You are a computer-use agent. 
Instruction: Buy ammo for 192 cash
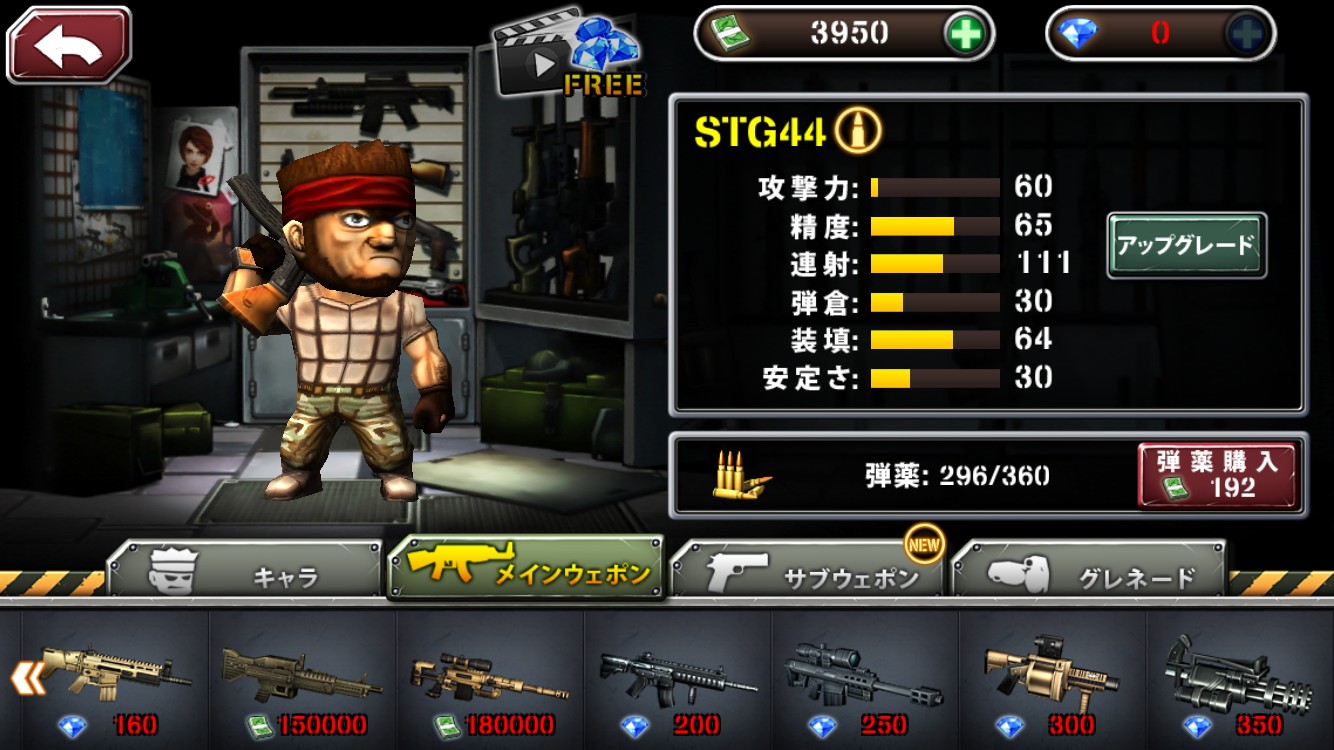click(x=1217, y=475)
